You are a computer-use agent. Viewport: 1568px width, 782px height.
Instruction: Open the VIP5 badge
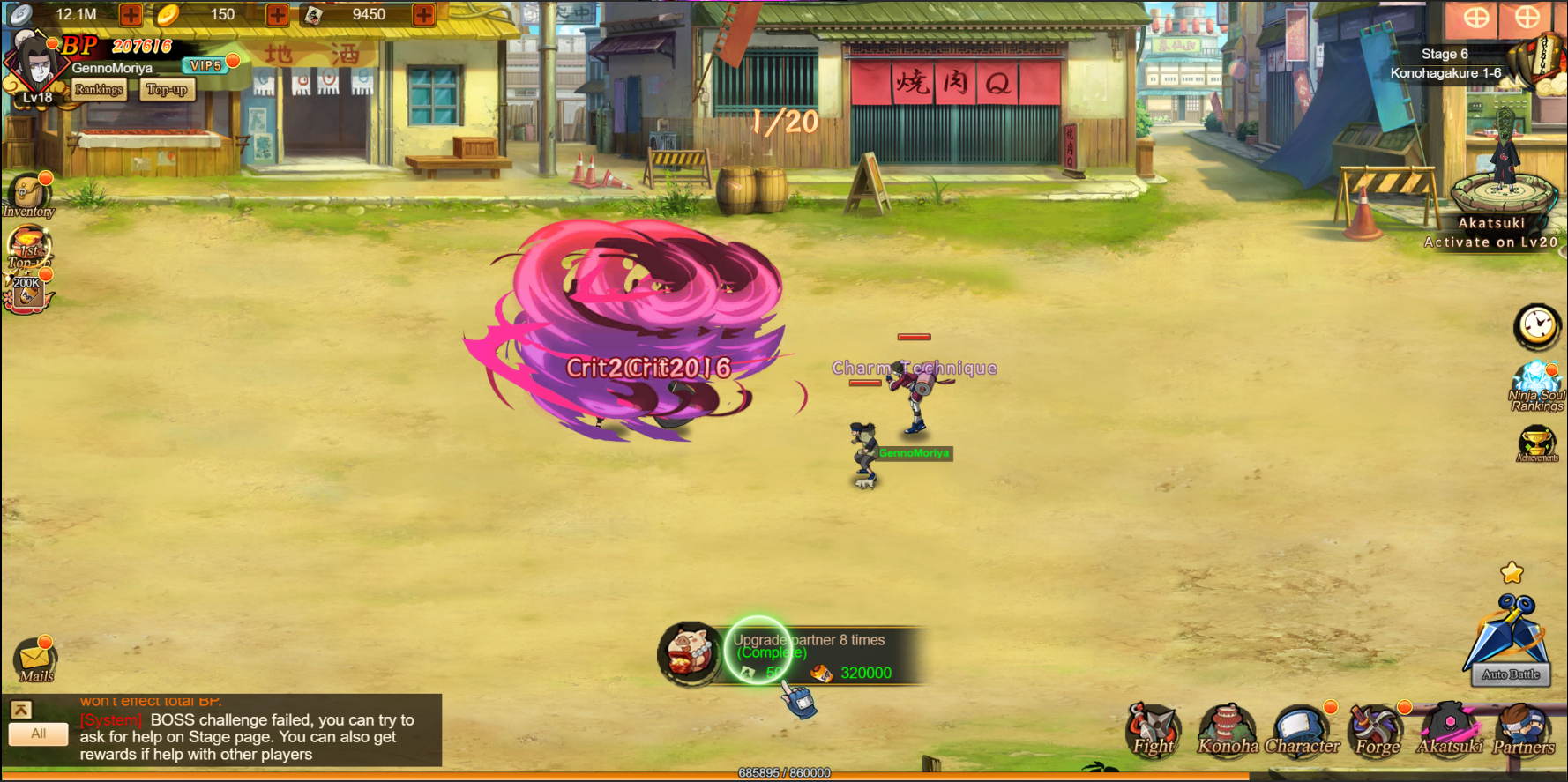[206, 65]
